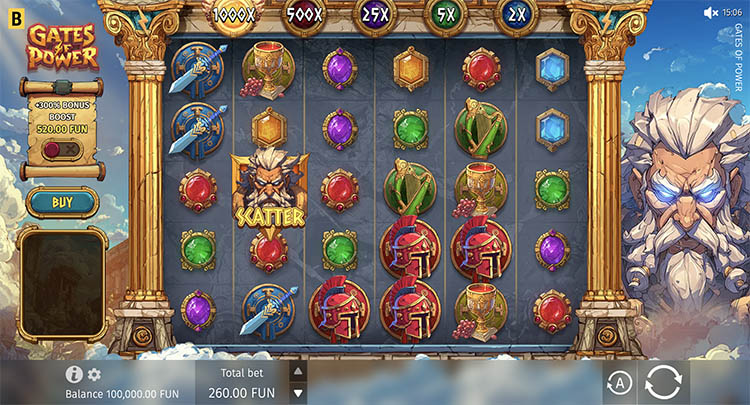
Task: Decrease the total bet with the down arrow
Action: [297, 391]
